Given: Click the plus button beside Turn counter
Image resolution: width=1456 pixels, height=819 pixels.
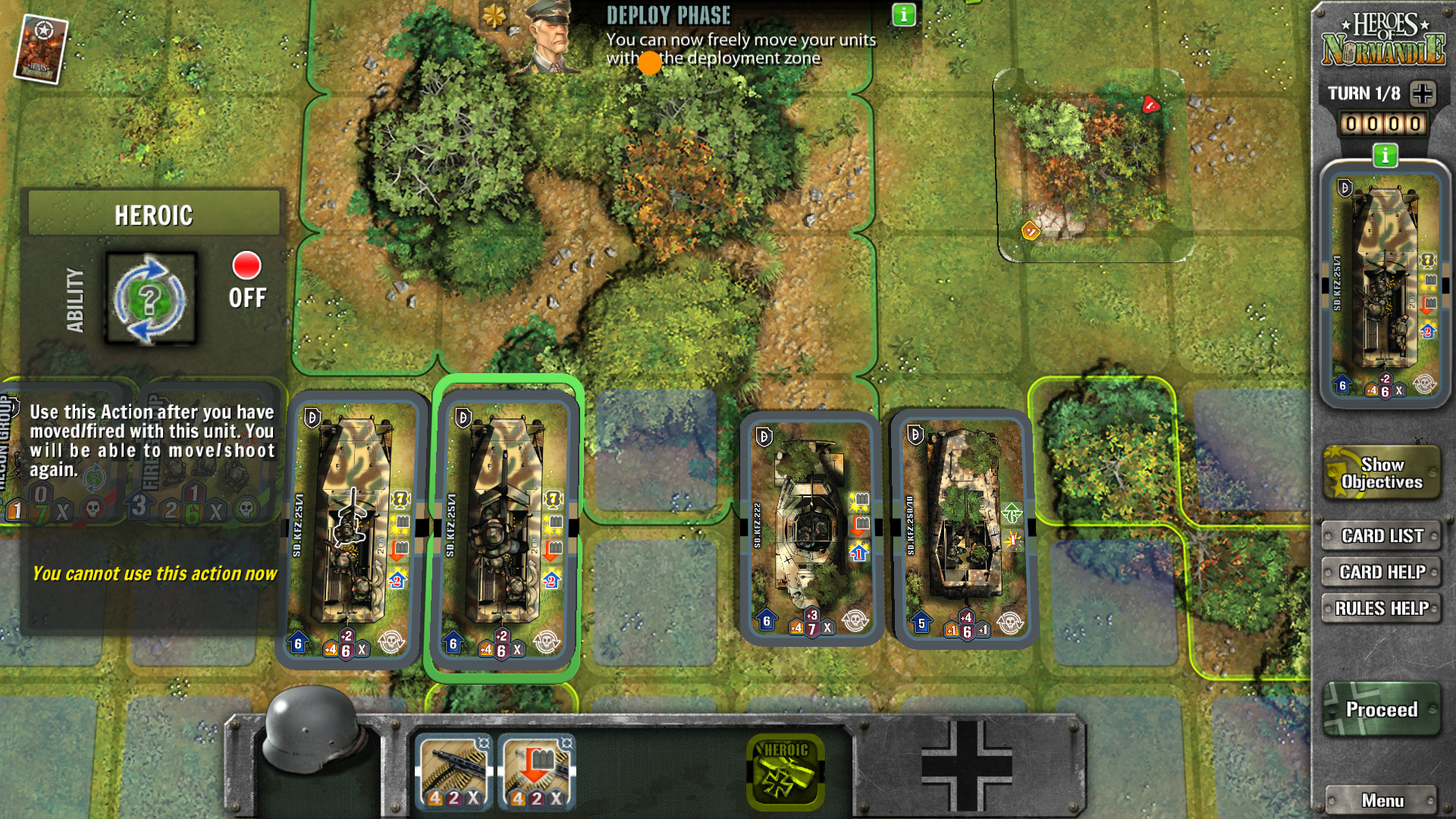Looking at the screenshot, I should point(1423,93).
